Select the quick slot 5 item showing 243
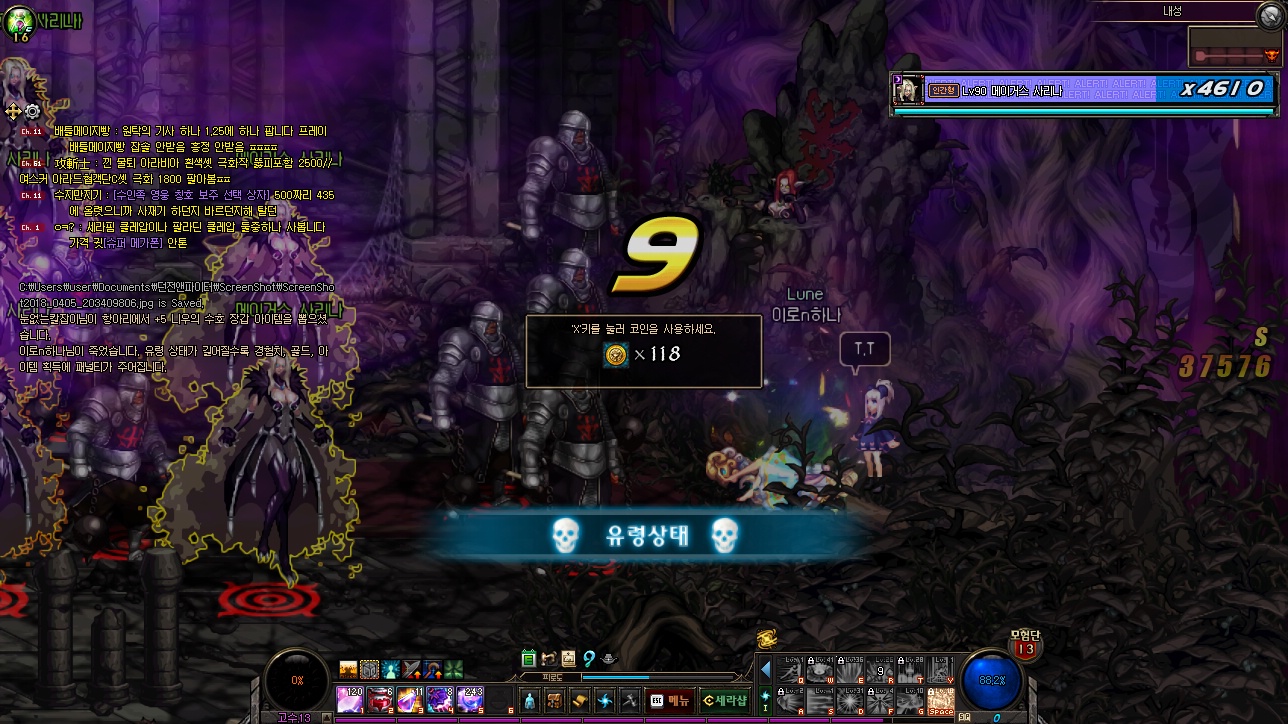The image size is (1288, 724). point(471,700)
